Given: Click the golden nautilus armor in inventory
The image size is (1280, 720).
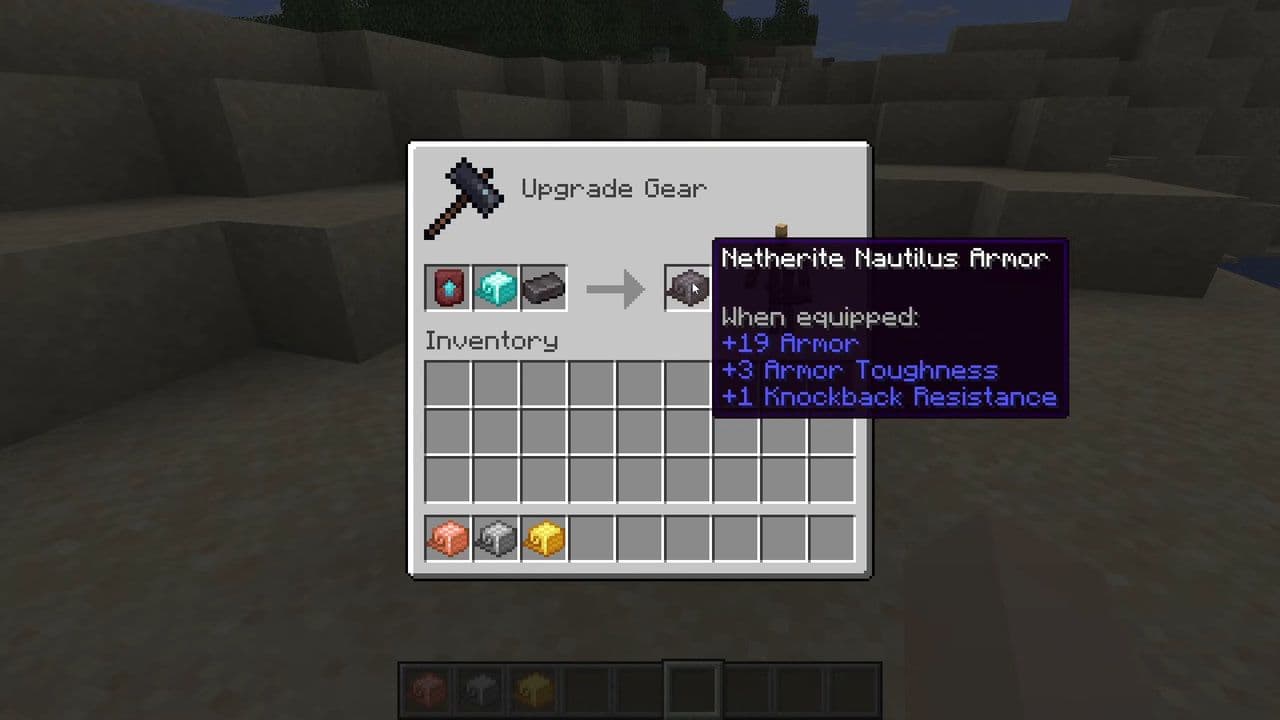Looking at the screenshot, I should click(543, 540).
